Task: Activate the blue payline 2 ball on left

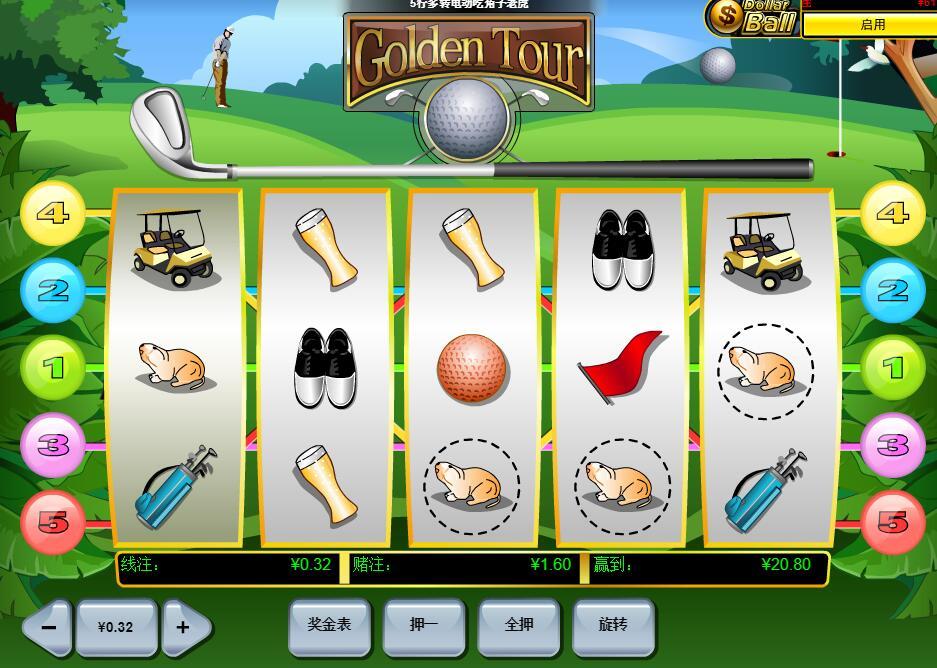Action: tap(52, 290)
